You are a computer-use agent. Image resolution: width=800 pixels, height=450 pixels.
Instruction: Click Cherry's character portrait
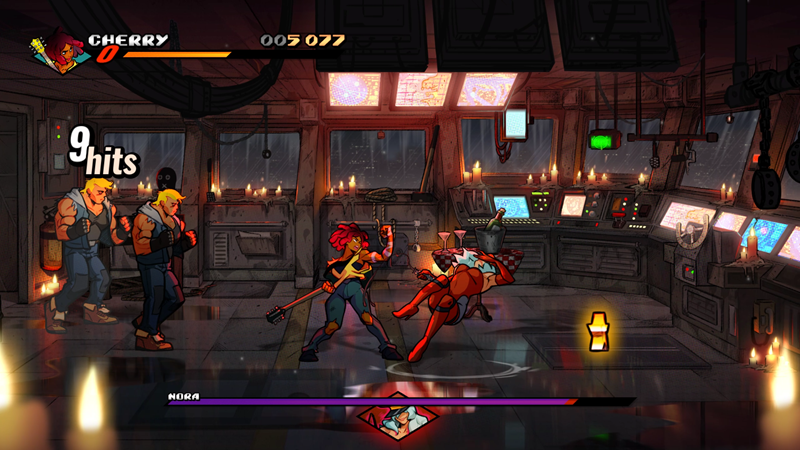coord(57,50)
